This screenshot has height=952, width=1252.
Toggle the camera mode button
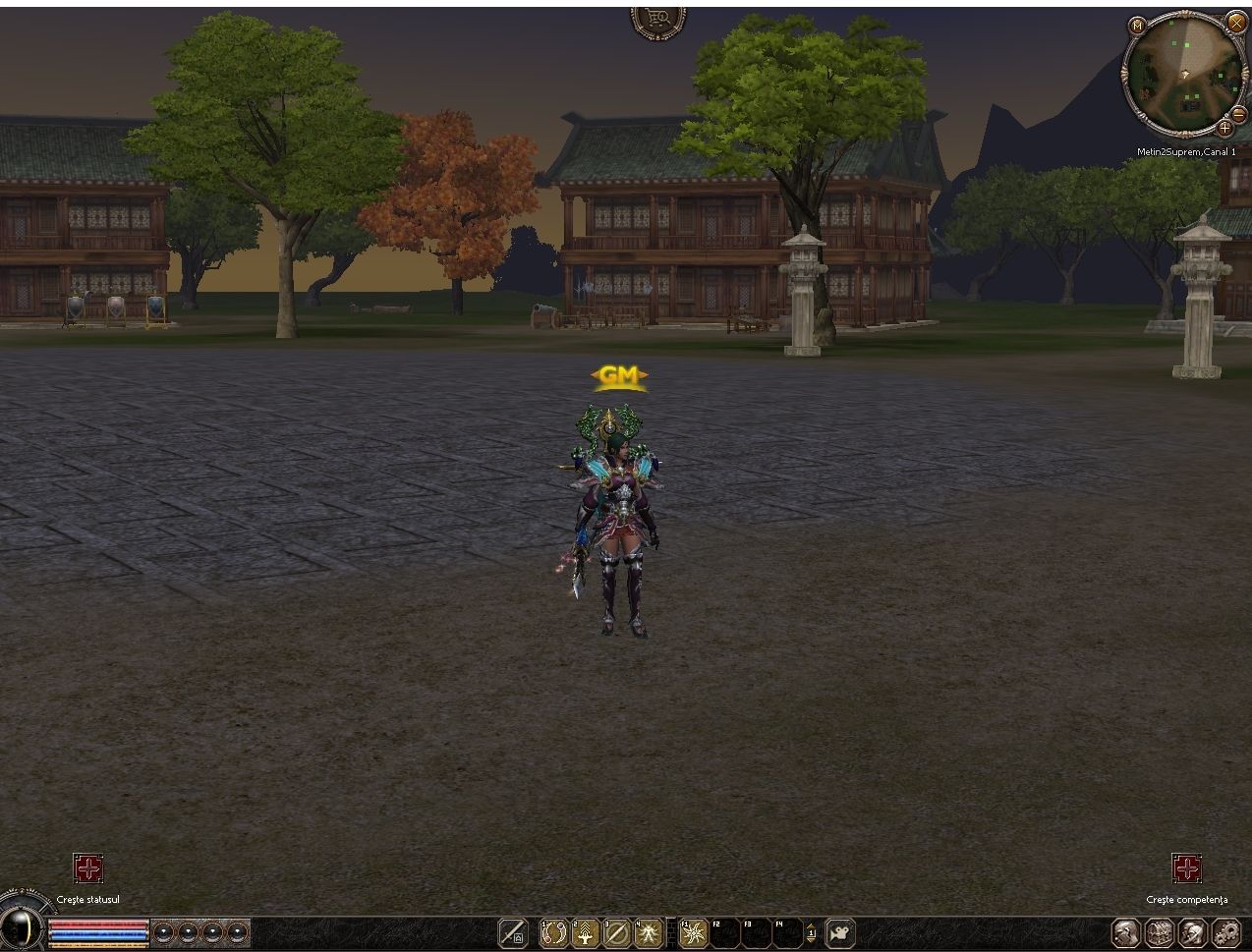pos(840,932)
